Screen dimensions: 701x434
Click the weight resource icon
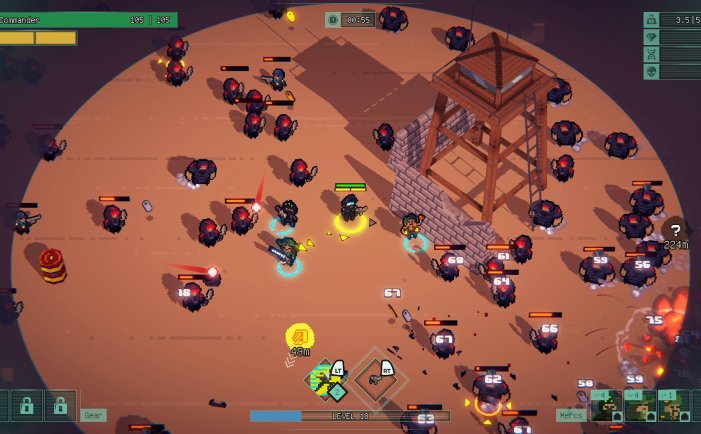pyautogui.click(x=651, y=19)
